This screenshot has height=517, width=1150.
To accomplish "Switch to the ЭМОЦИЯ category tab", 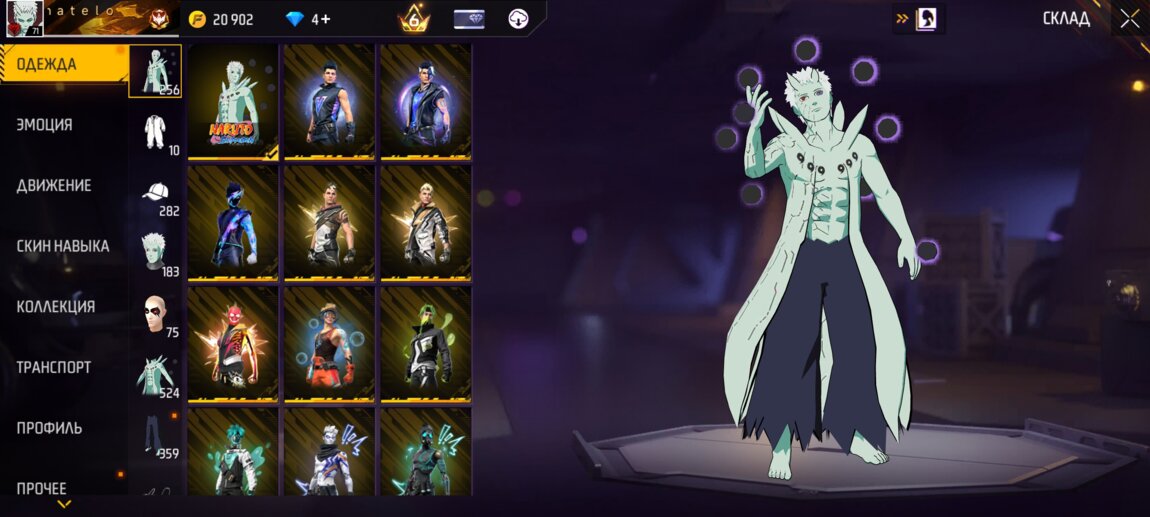I will 45,125.
